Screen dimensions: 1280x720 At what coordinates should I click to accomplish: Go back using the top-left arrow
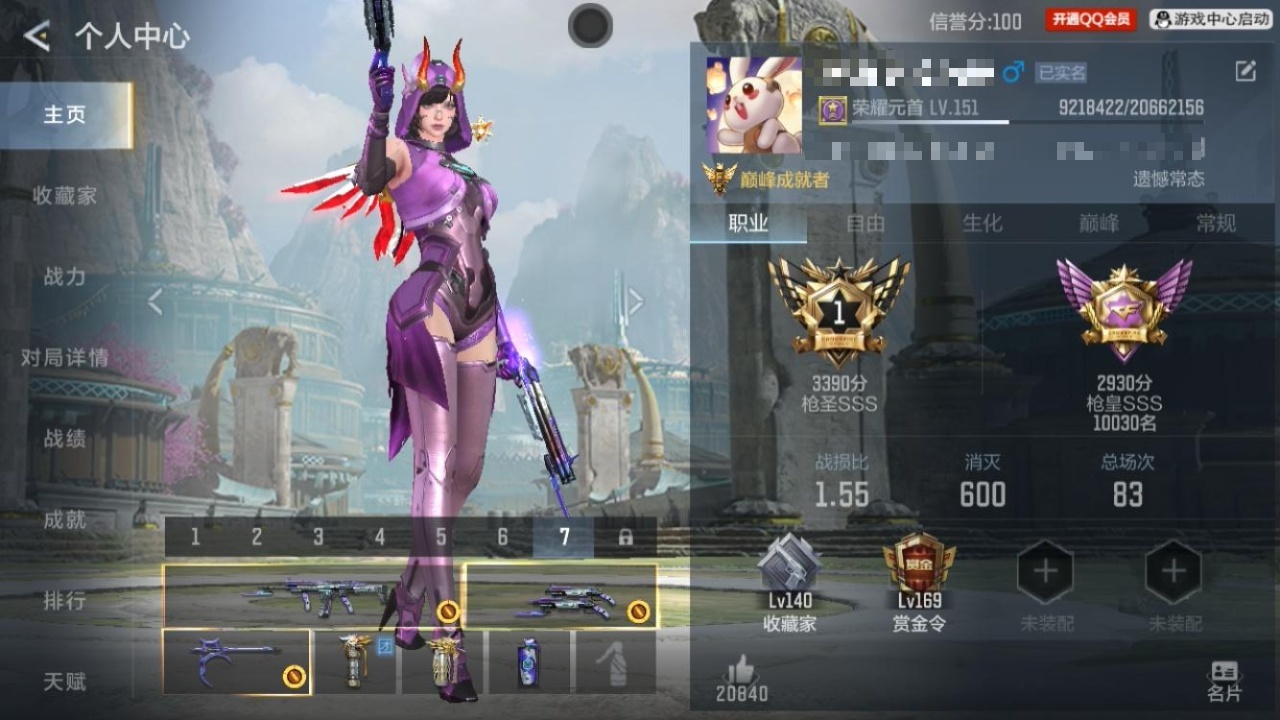(x=37, y=37)
